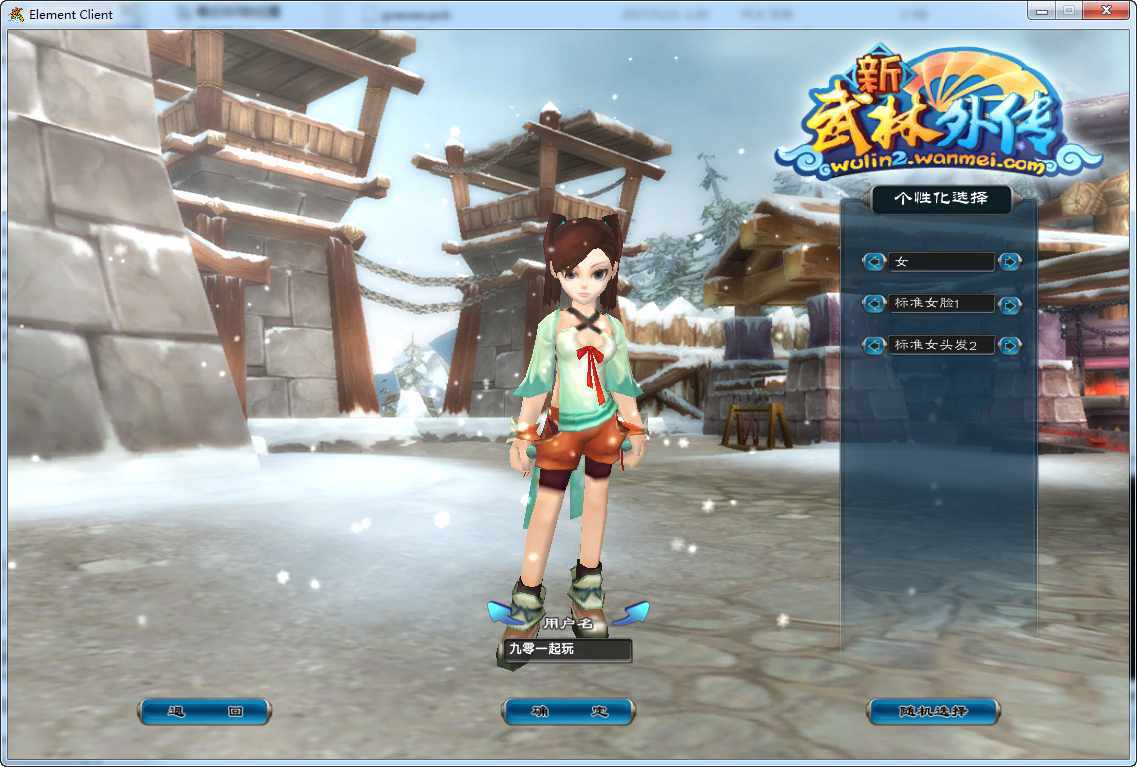This screenshot has height=767, width=1137.
Task: Choose next hairstyle after 标准女头发2
Action: (1010, 346)
